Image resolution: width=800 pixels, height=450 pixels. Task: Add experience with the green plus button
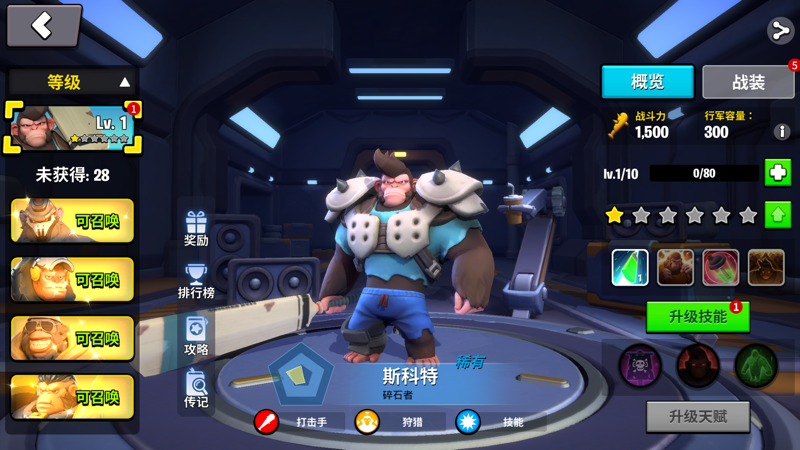pos(778,173)
